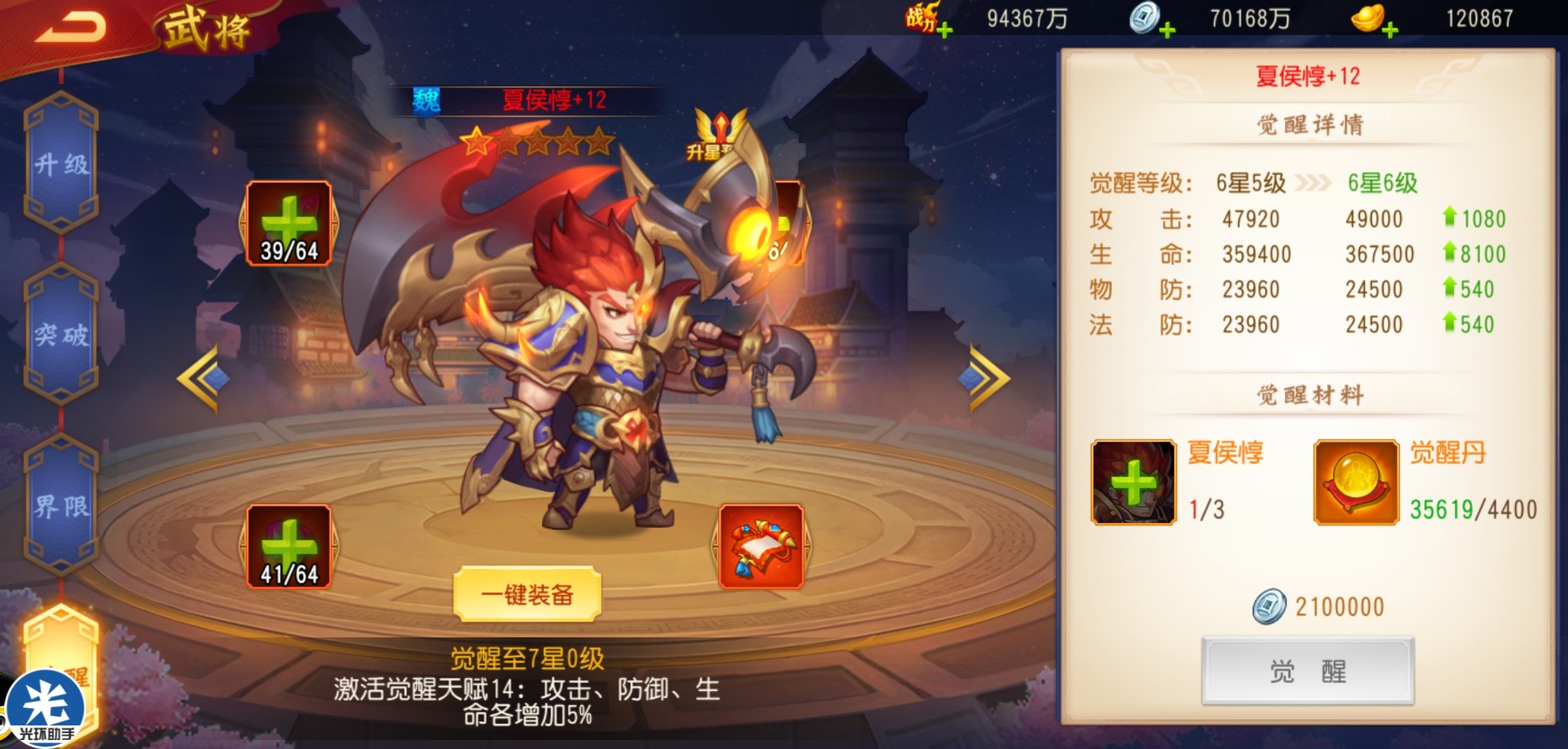Open the 突破 tab
This screenshot has width=1568, height=749.
[x=61, y=334]
